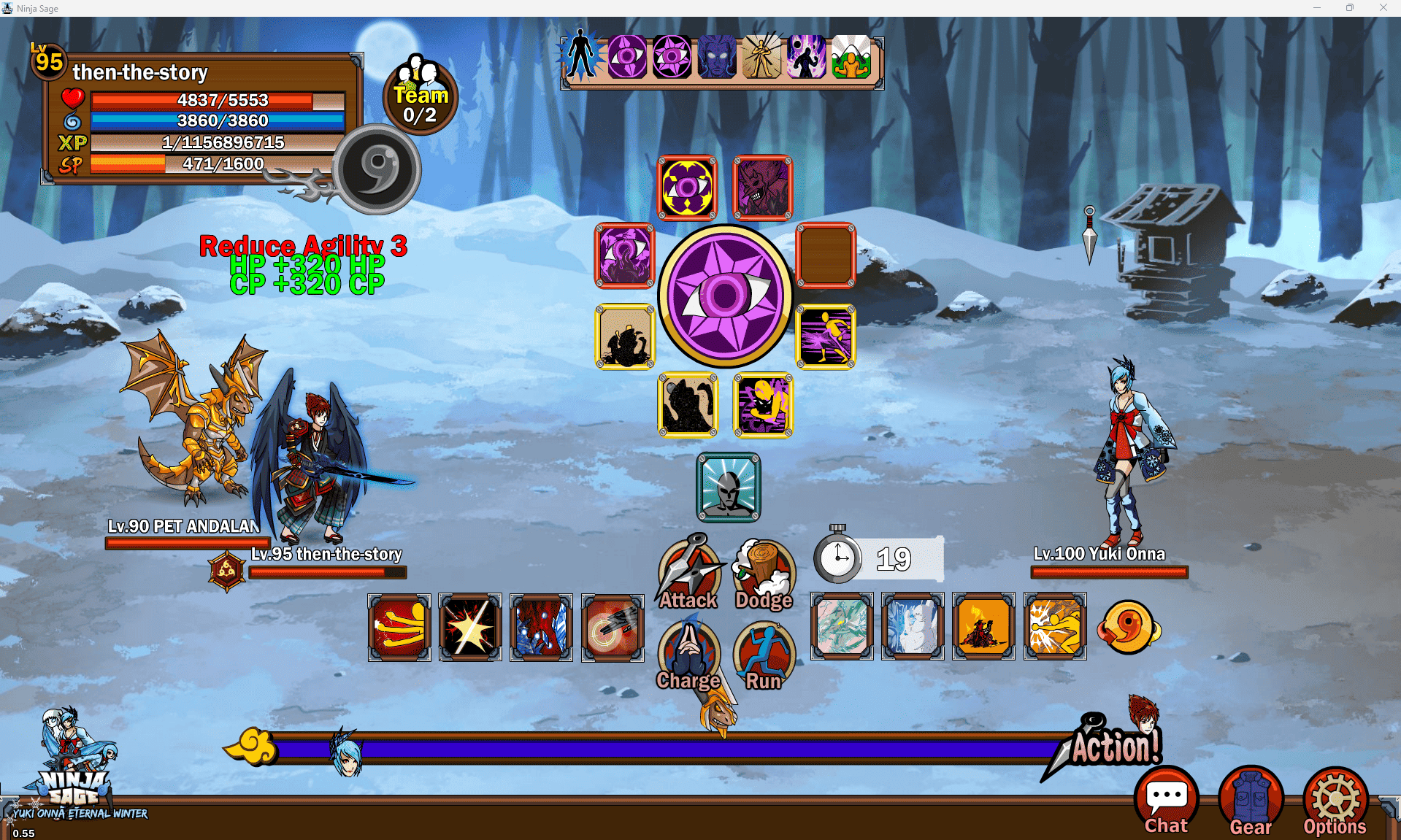Use the orange fire silhouette skill
This screenshot has width=1401, height=840.
click(x=983, y=627)
